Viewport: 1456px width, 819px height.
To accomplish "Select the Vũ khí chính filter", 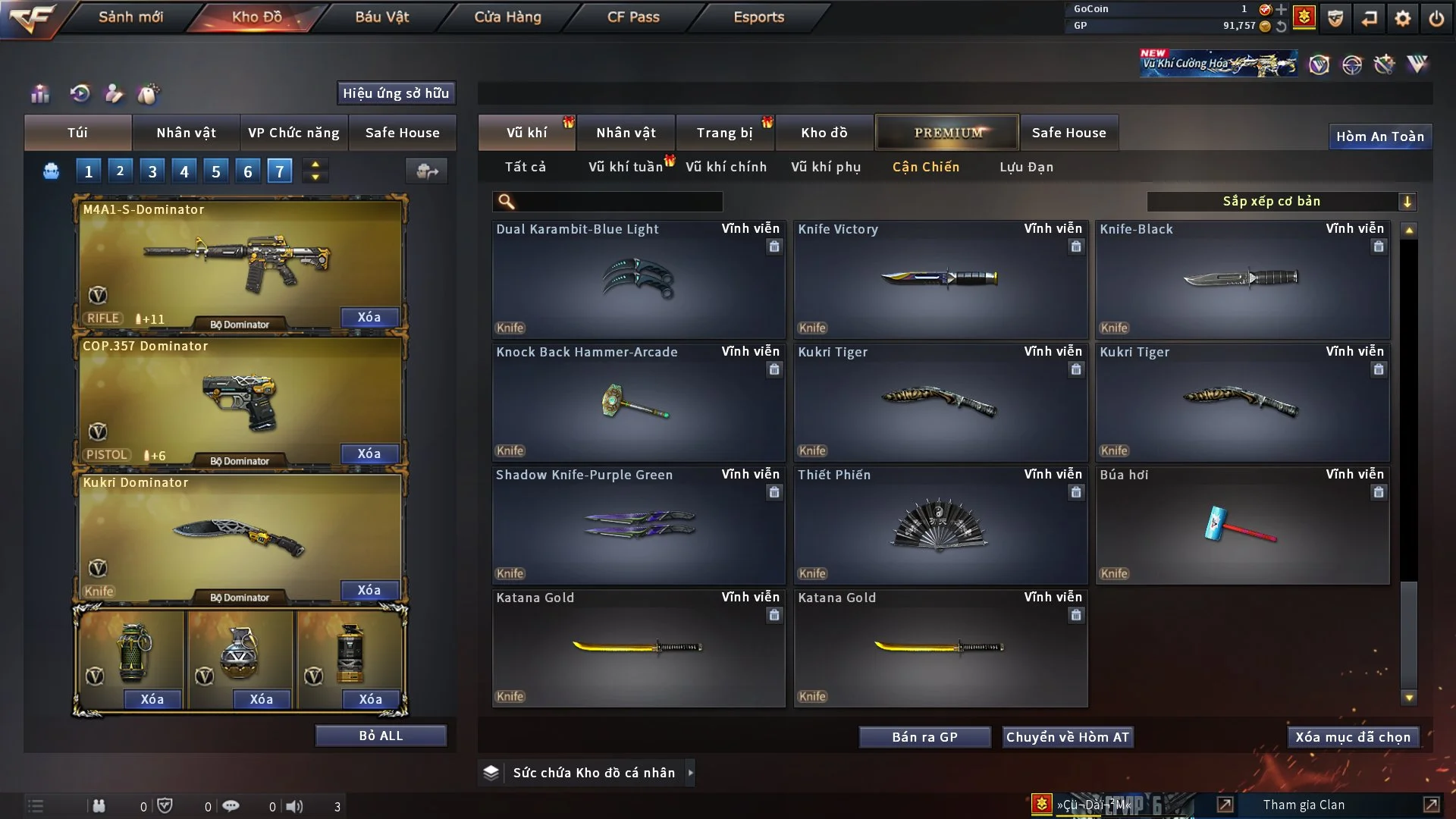I will (726, 167).
